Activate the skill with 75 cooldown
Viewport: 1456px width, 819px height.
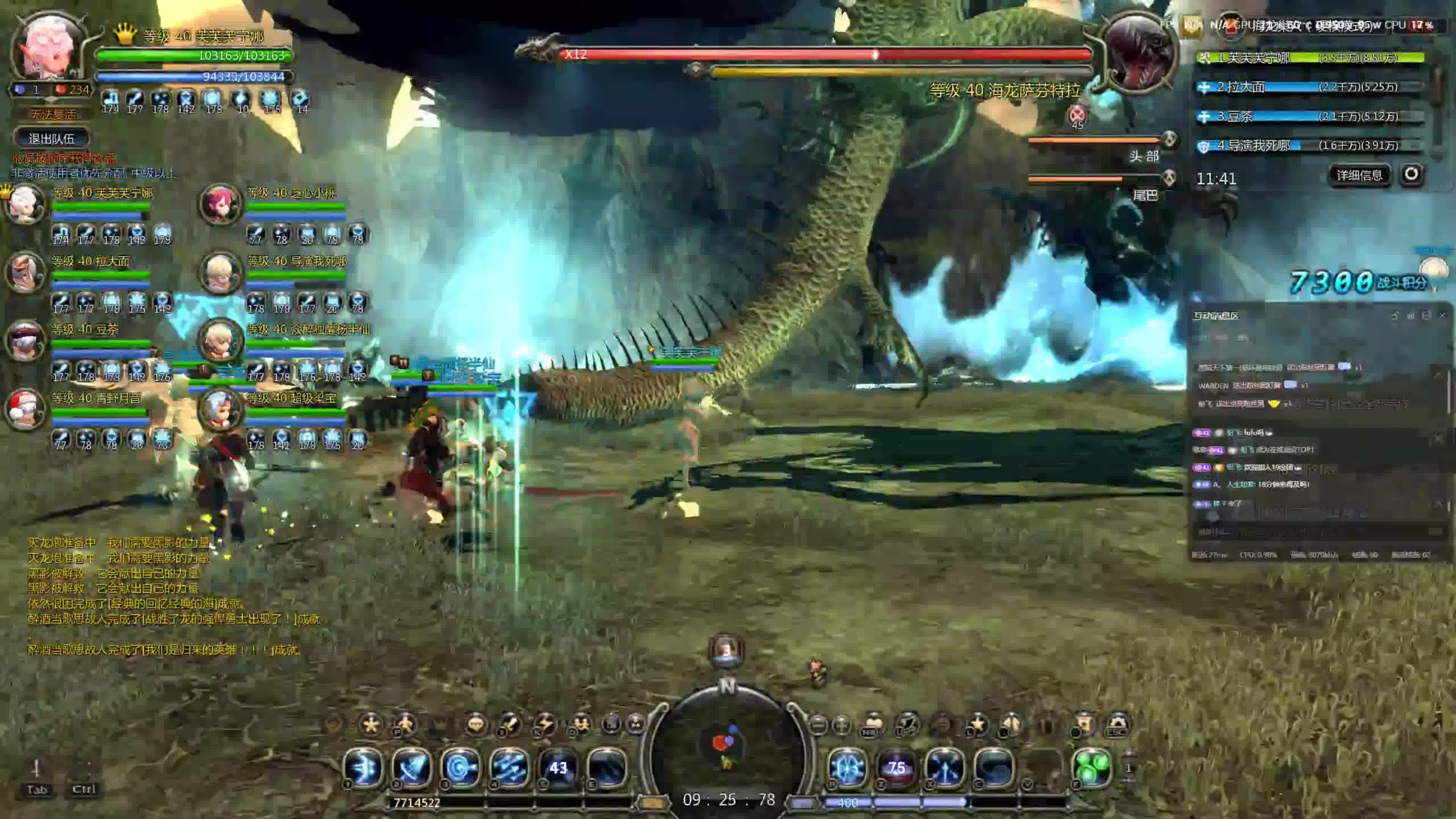pos(896,767)
